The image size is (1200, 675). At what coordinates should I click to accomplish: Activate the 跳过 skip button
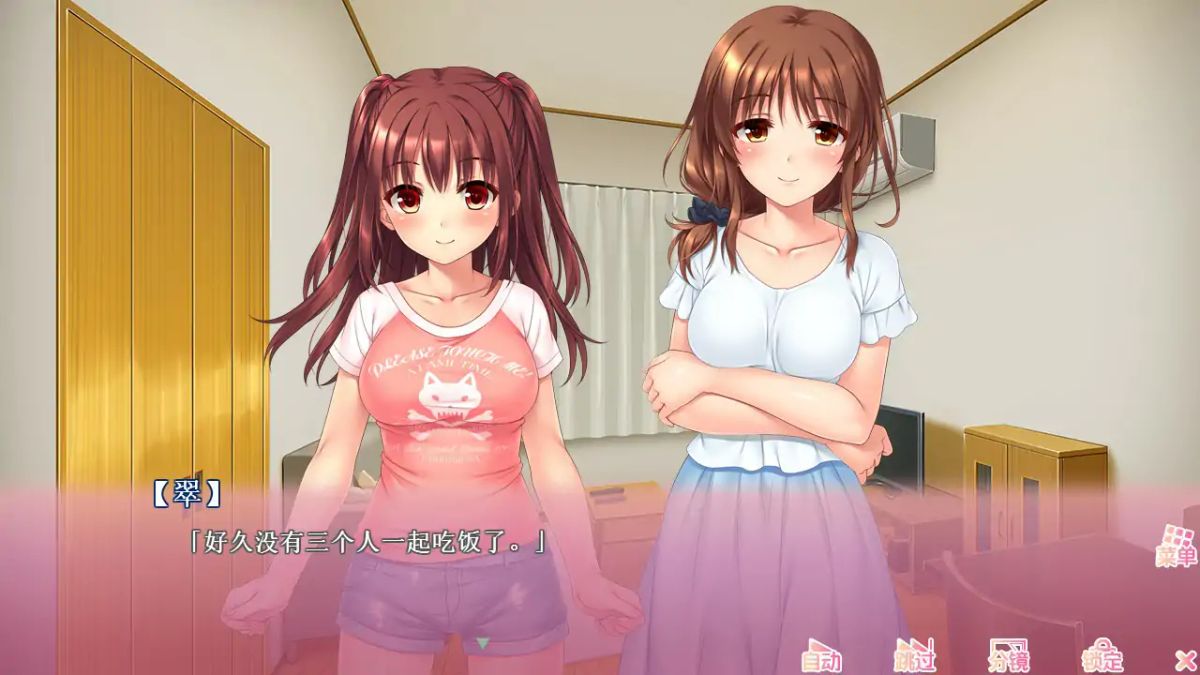[914, 655]
